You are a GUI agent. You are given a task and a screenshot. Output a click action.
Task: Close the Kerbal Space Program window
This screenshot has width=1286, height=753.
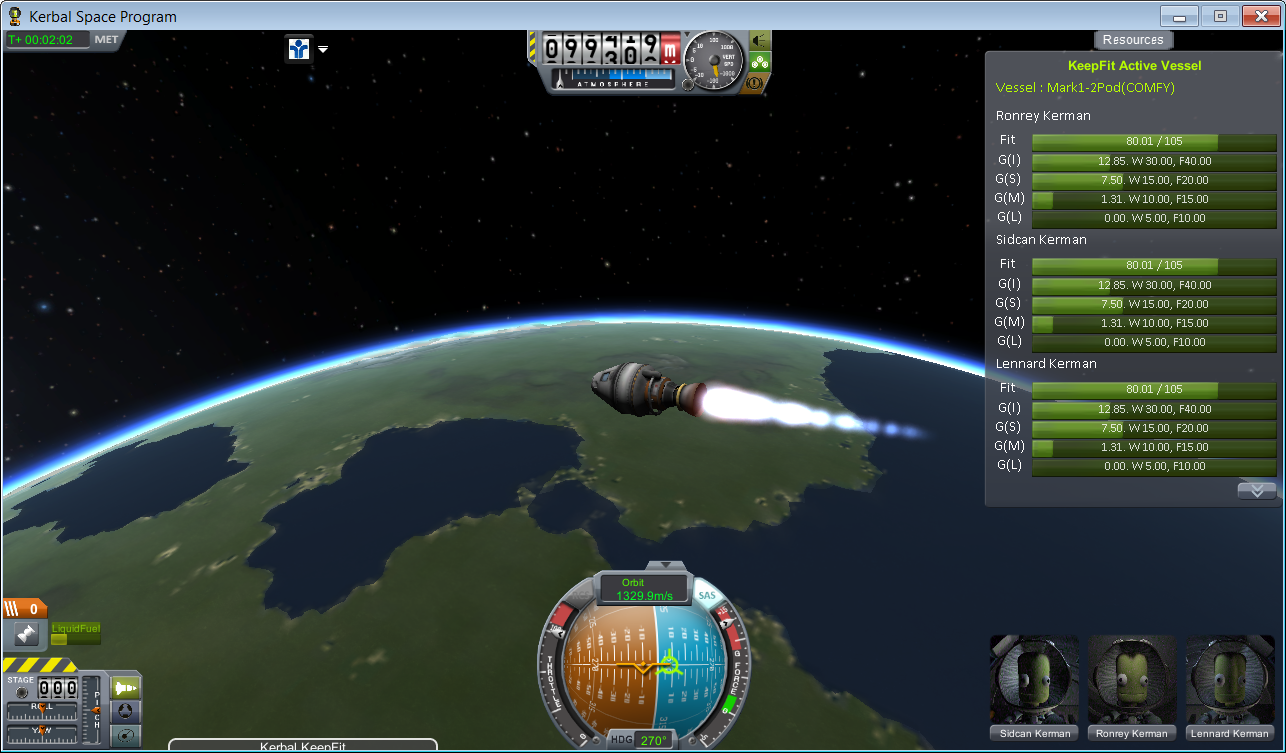[x=1258, y=16]
